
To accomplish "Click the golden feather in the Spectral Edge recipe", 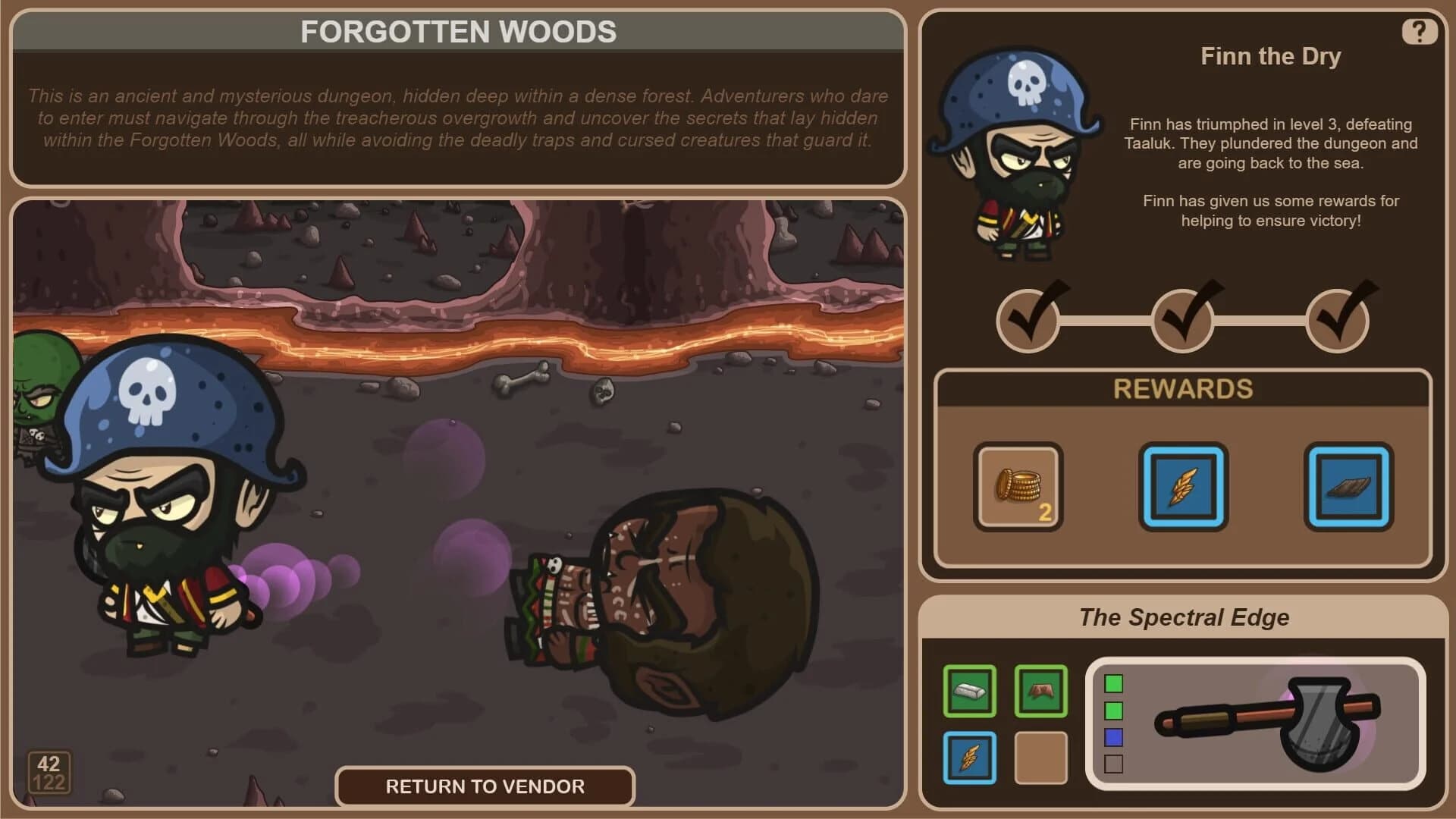I will (969, 755).
